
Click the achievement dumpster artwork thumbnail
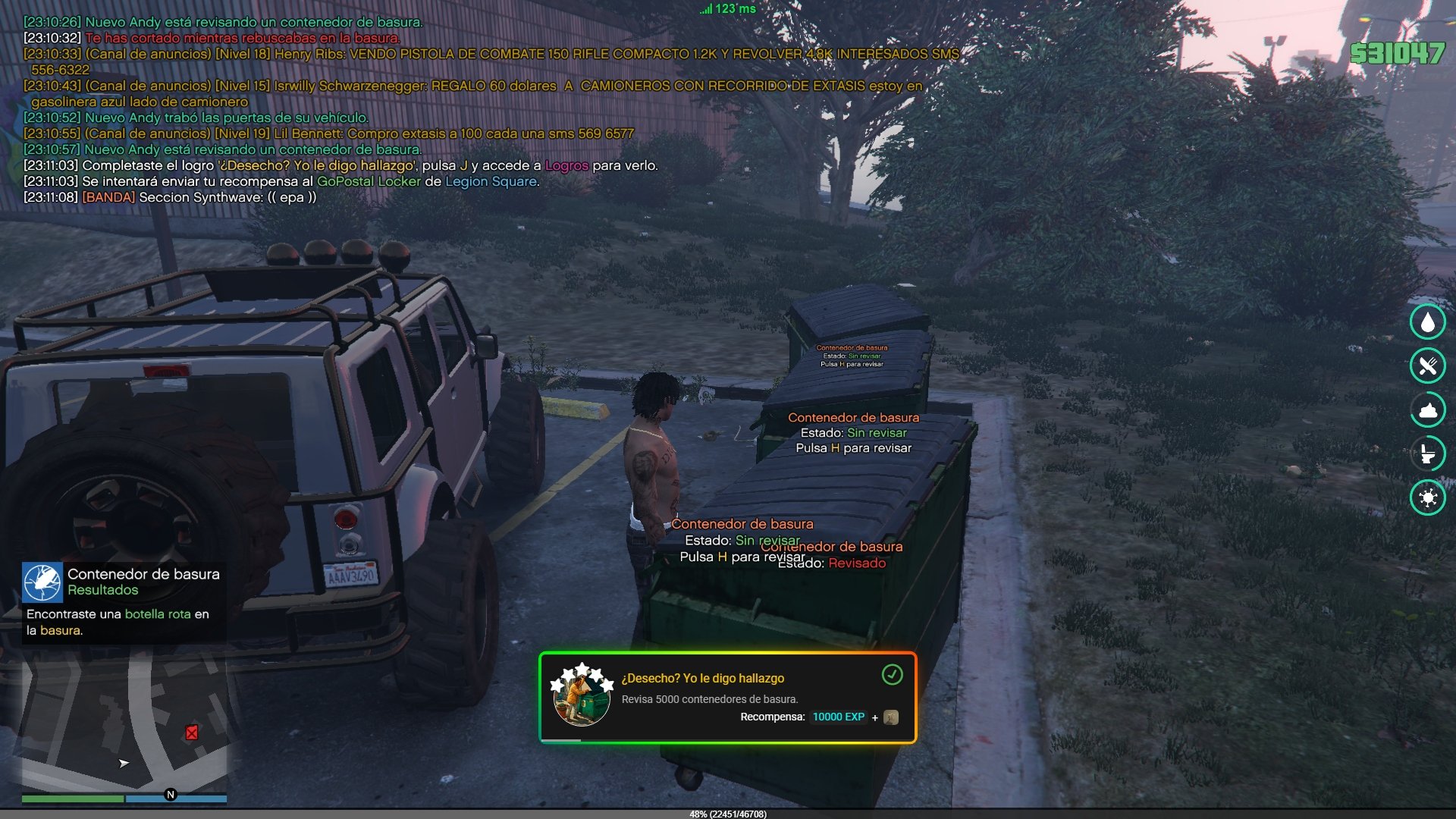[581, 696]
